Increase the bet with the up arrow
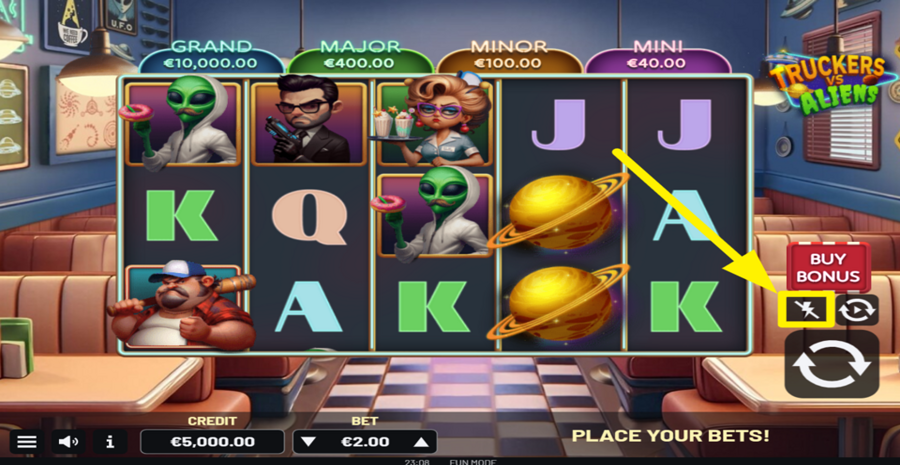Screen dimensions: 900x465 coord(422,441)
